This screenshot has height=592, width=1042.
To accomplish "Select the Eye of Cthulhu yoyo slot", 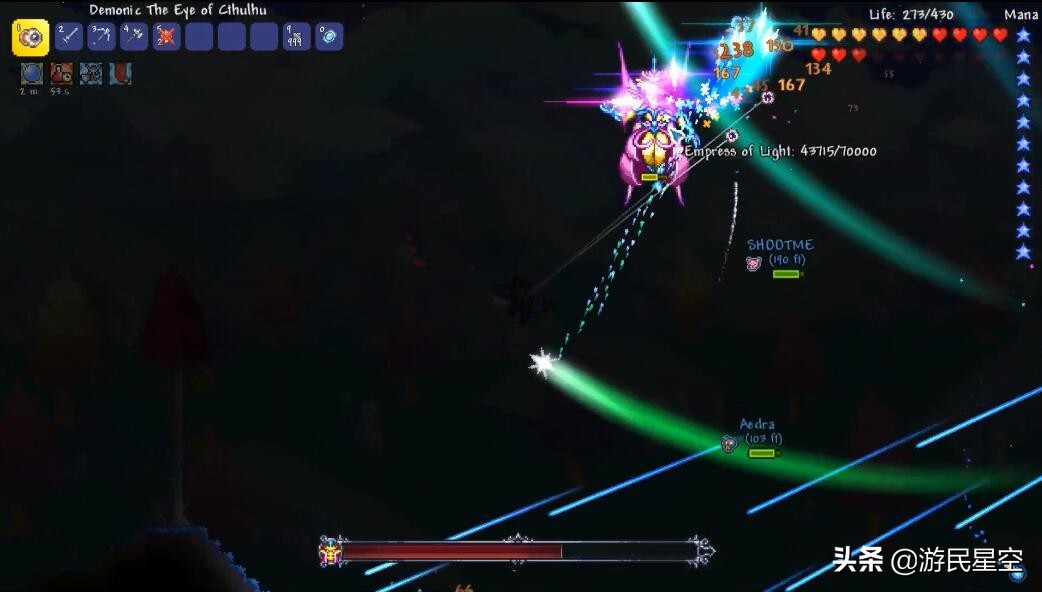I will [30, 37].
